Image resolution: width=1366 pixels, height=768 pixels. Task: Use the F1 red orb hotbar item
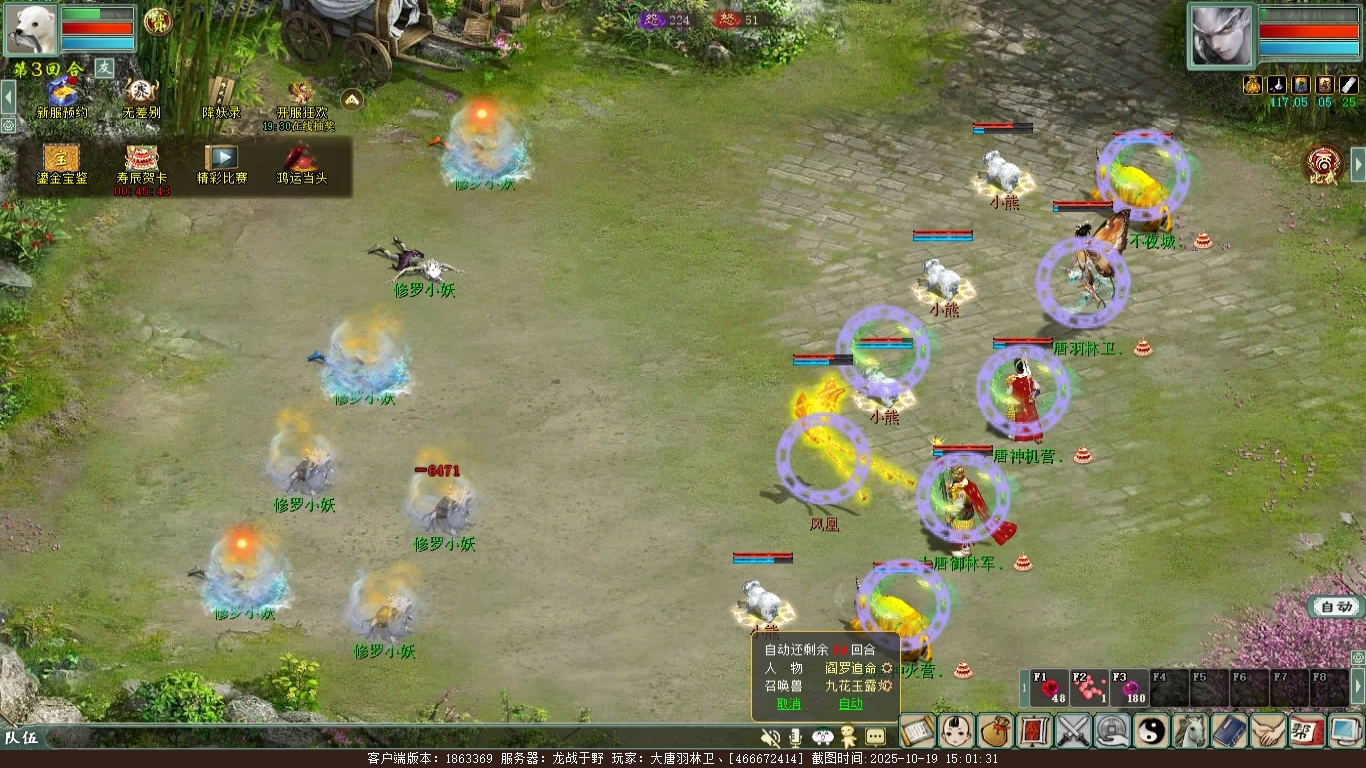click(1050, 688)
